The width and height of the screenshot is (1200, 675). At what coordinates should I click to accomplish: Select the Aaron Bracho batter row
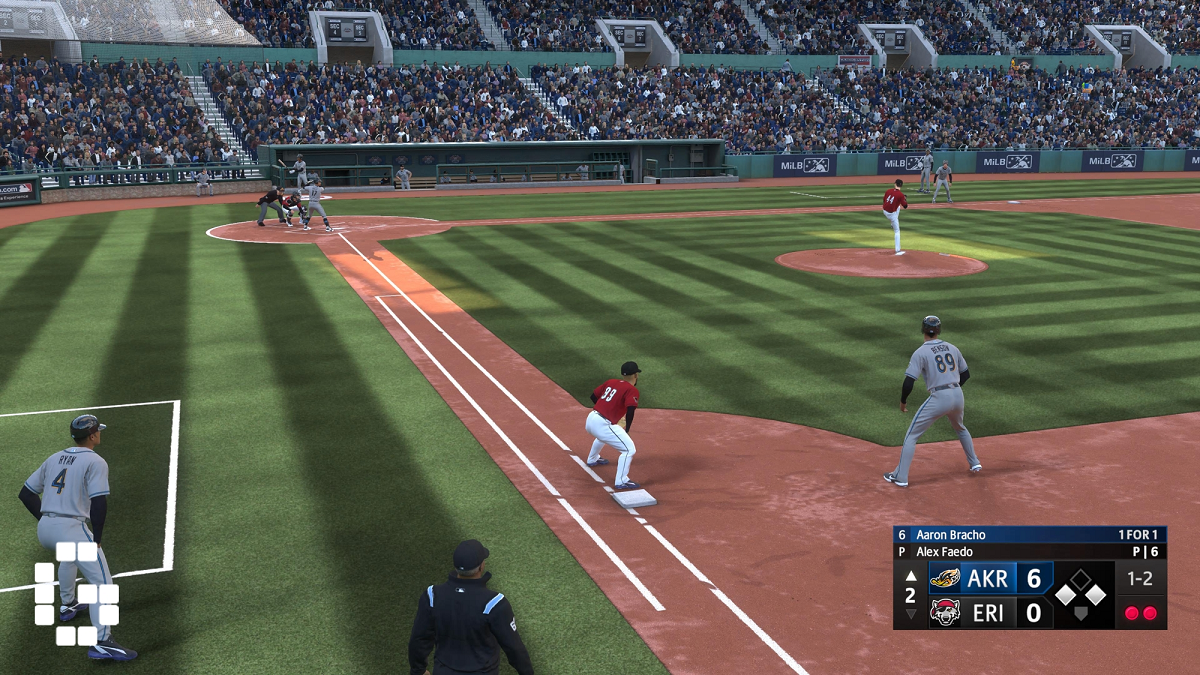pos(1029,535)
